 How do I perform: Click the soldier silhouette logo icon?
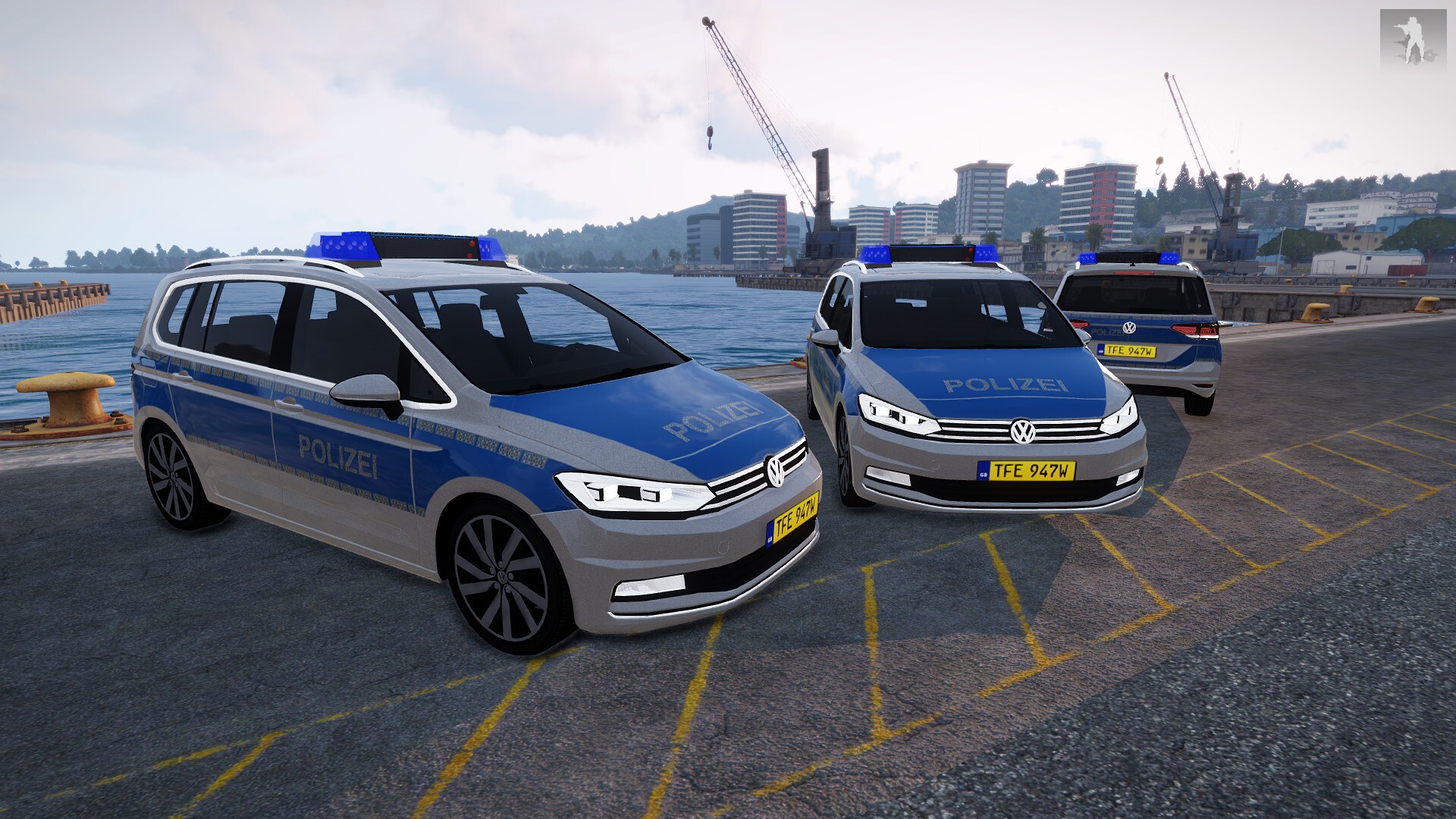pos(1412,41)
